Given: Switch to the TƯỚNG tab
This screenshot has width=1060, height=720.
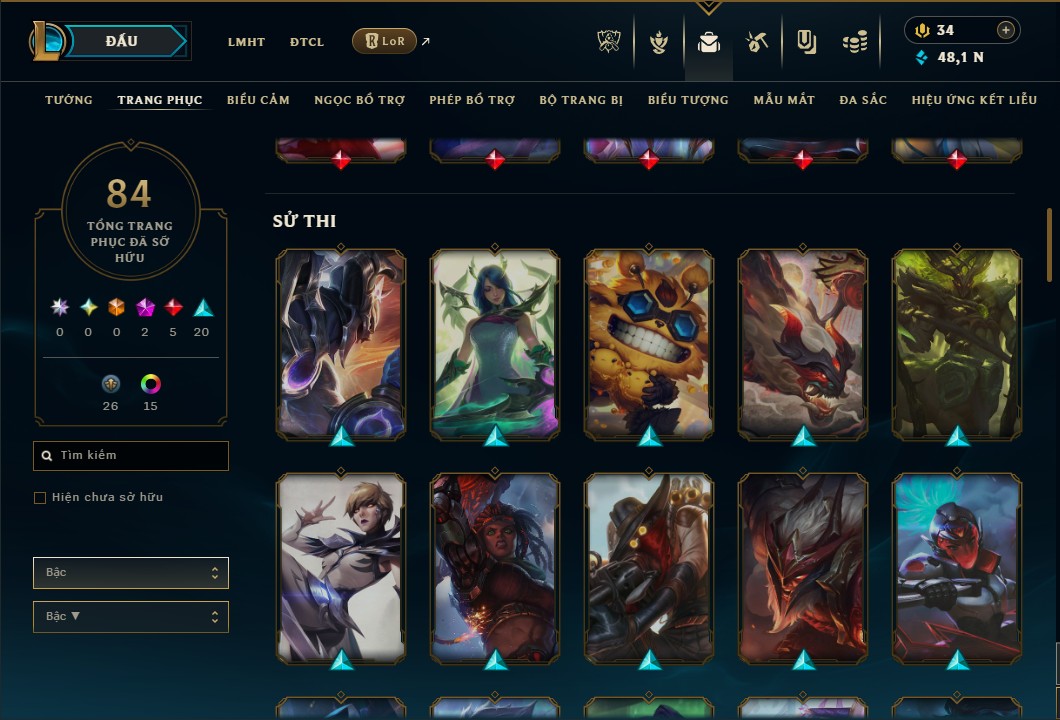Looking at the screenshot, I should pos(69,100).
